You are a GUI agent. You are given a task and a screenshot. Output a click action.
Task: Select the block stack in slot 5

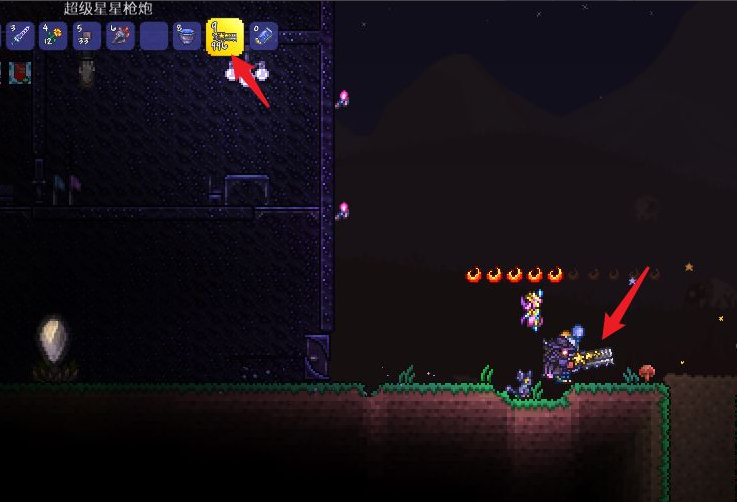pos(87,37)
